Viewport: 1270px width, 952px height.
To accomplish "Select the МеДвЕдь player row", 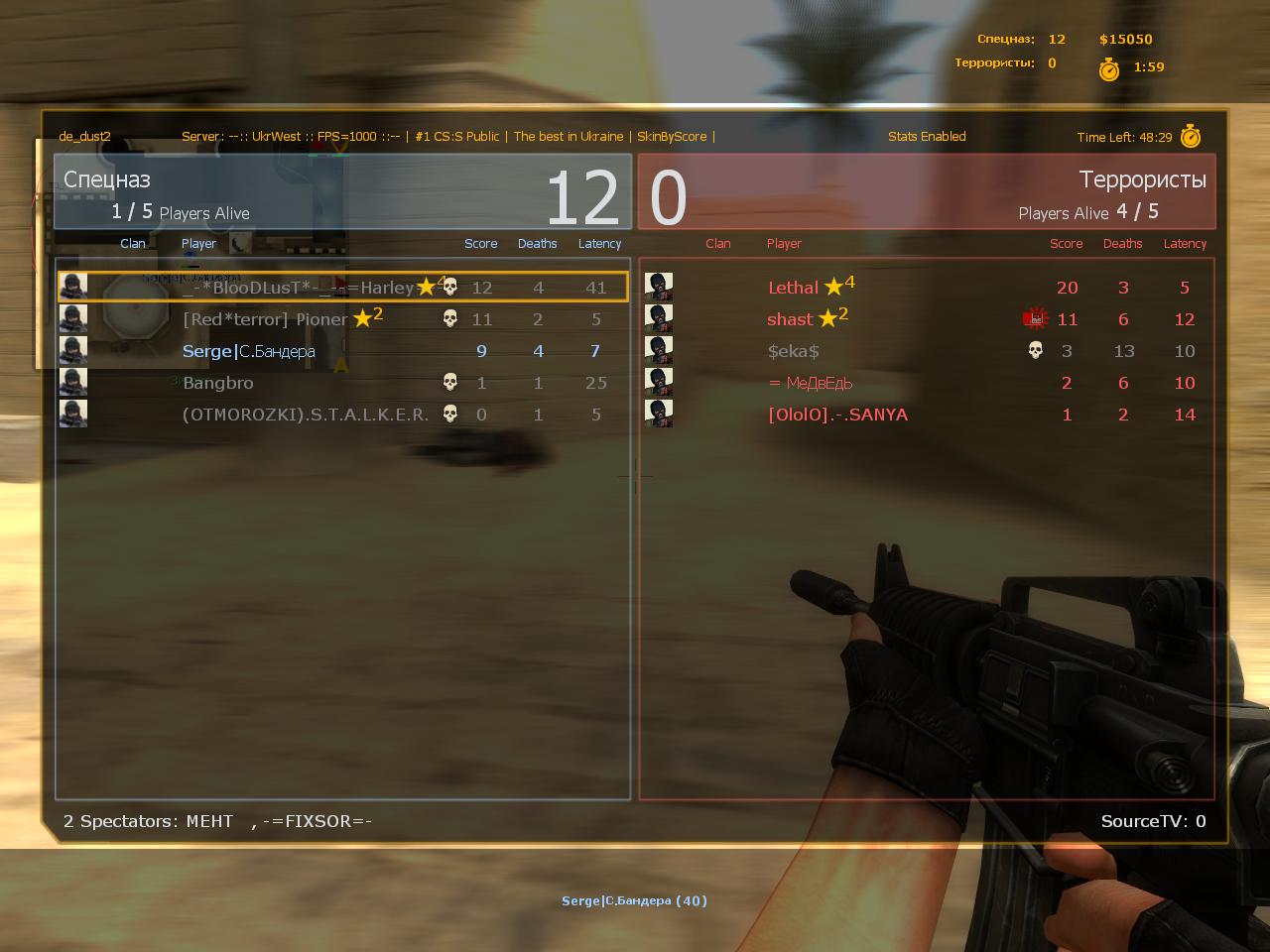I will [928, 383].
